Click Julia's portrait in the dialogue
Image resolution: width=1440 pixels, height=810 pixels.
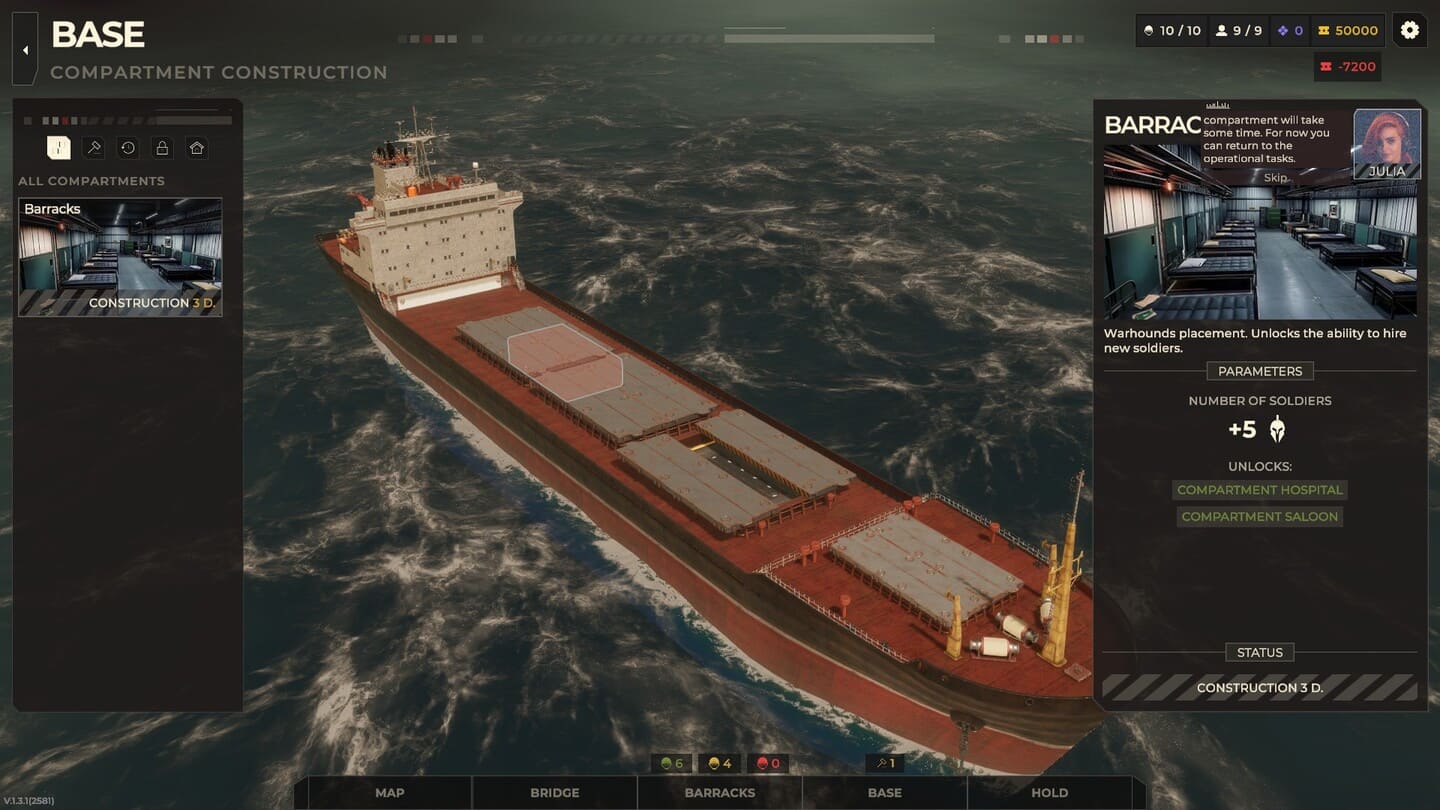pyautogui.click(x=1386, y=143)
